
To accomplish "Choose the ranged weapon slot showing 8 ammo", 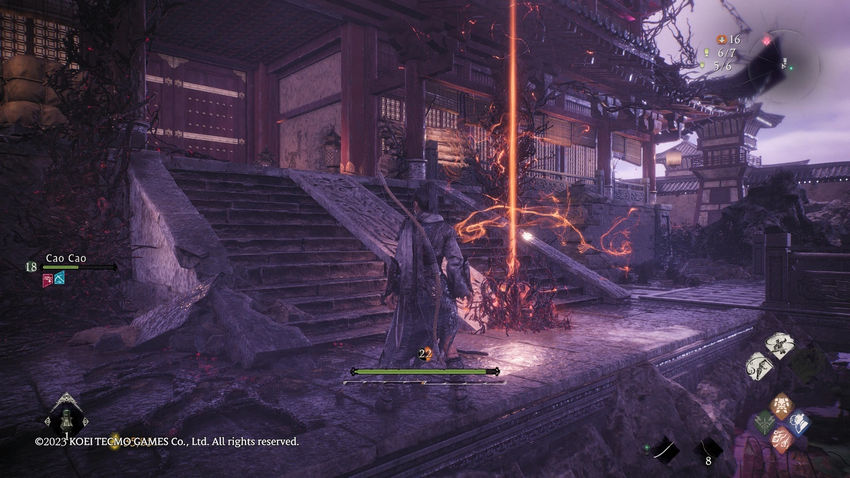I will click(709, 450).
